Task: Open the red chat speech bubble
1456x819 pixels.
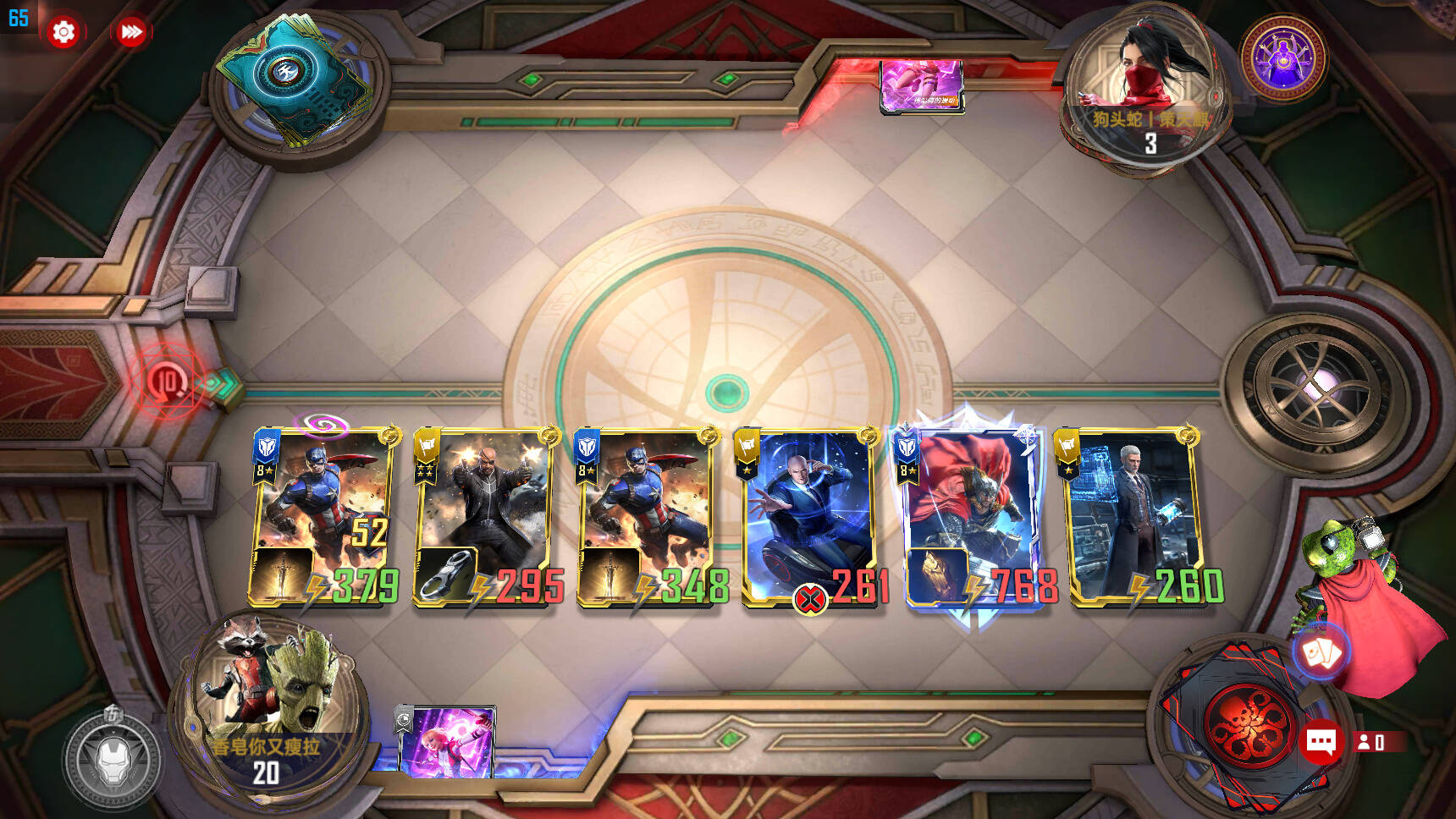Action: (x=1321, y=742)
